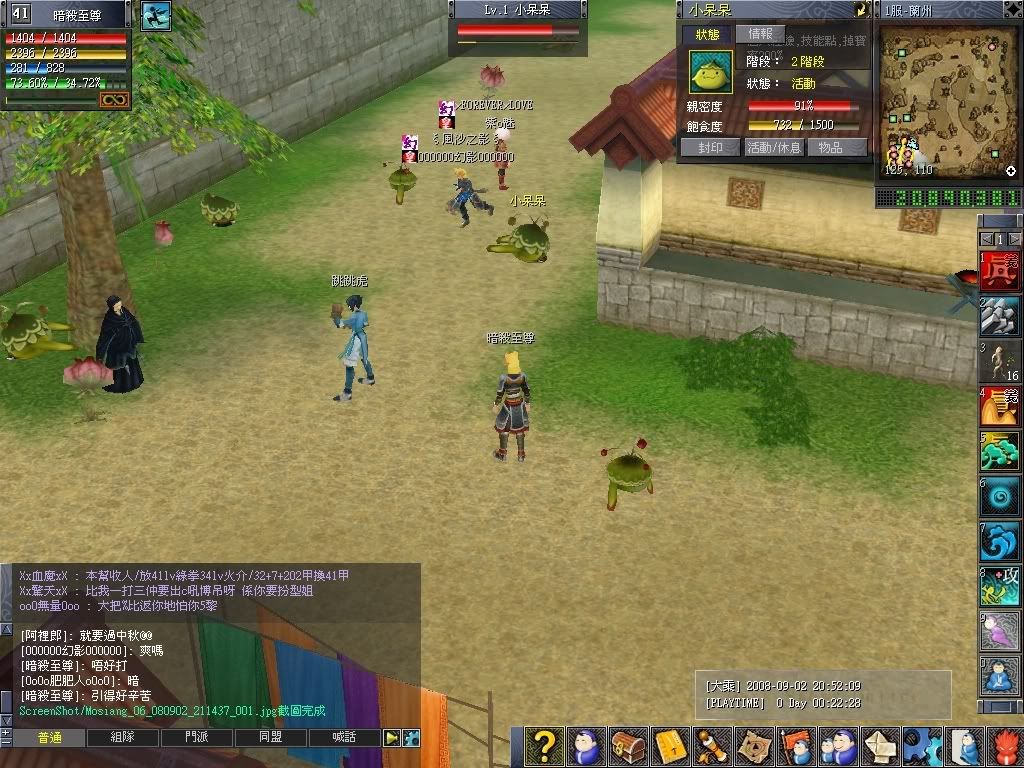Click the 封印 (seal) pet button

(x=709, y=147)
